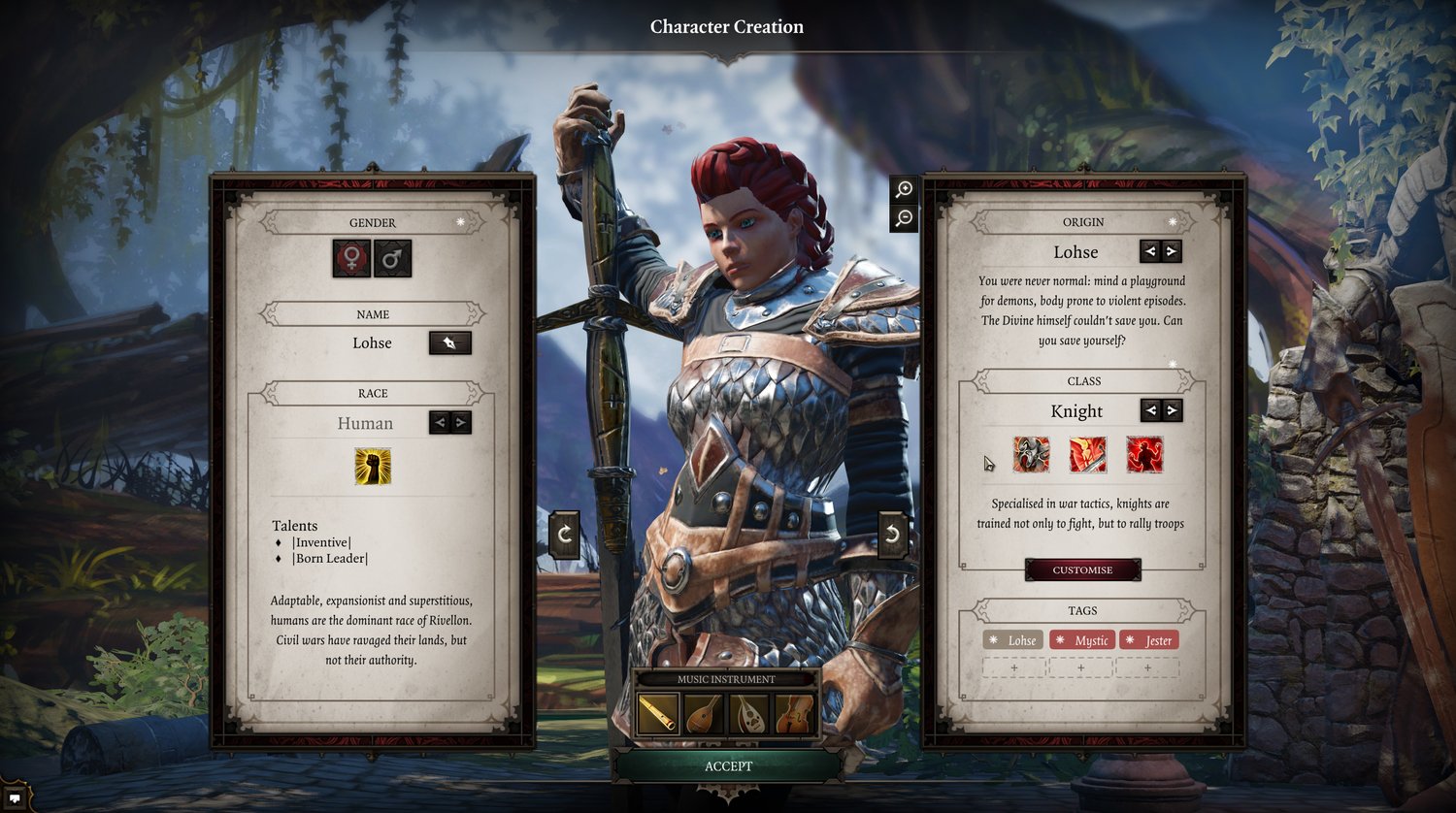Open the Enrage skill icon details

[1146, 454]
